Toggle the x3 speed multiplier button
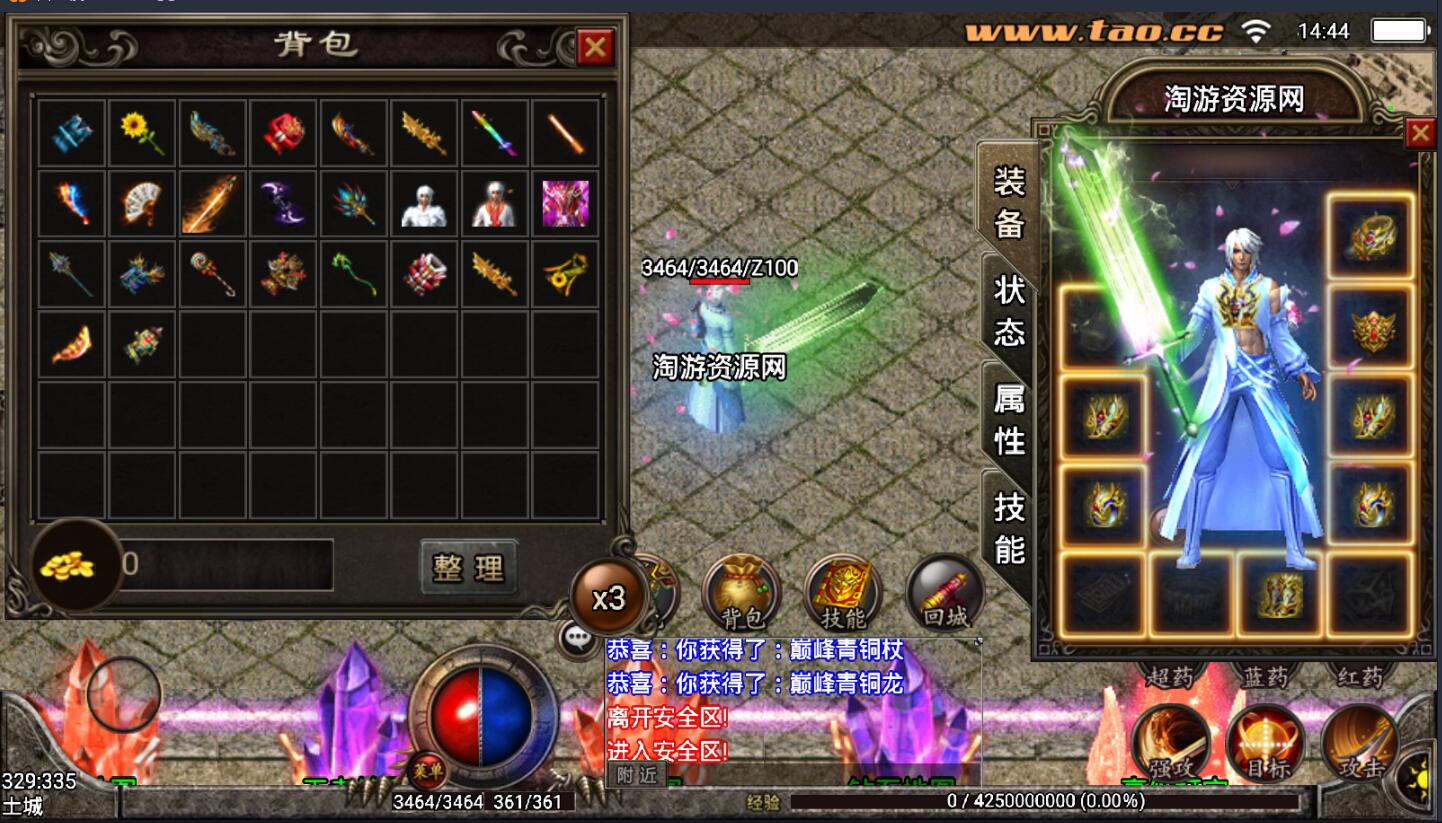Image resolution: width=1442 pixels, height=823 pixels. (608, 598)
